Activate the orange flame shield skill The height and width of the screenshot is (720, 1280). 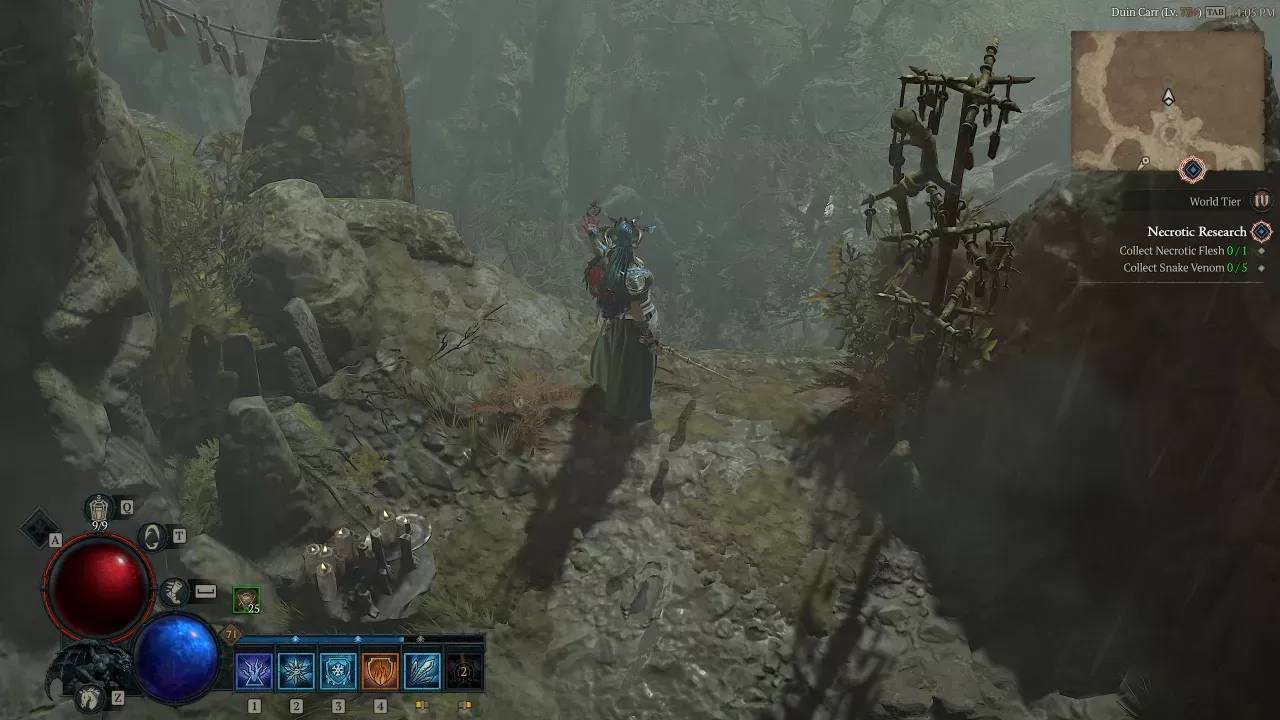[380, 671]
